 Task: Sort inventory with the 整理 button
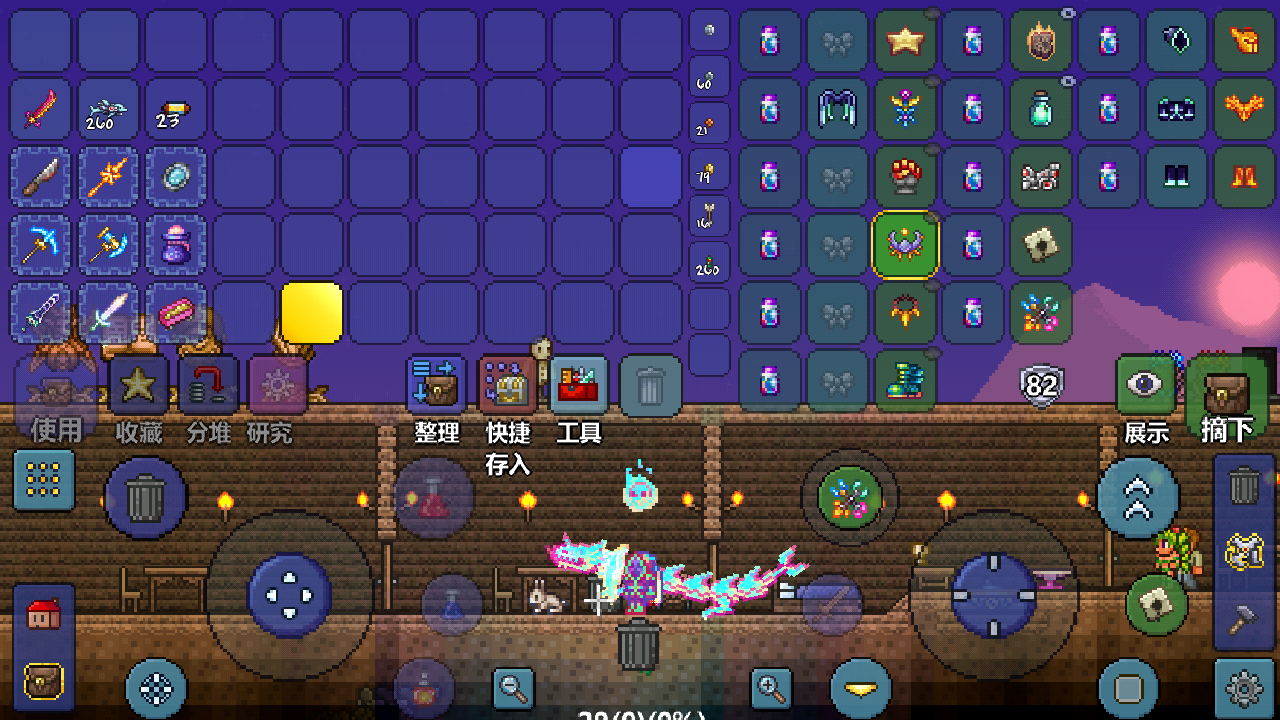pos(437,386)
